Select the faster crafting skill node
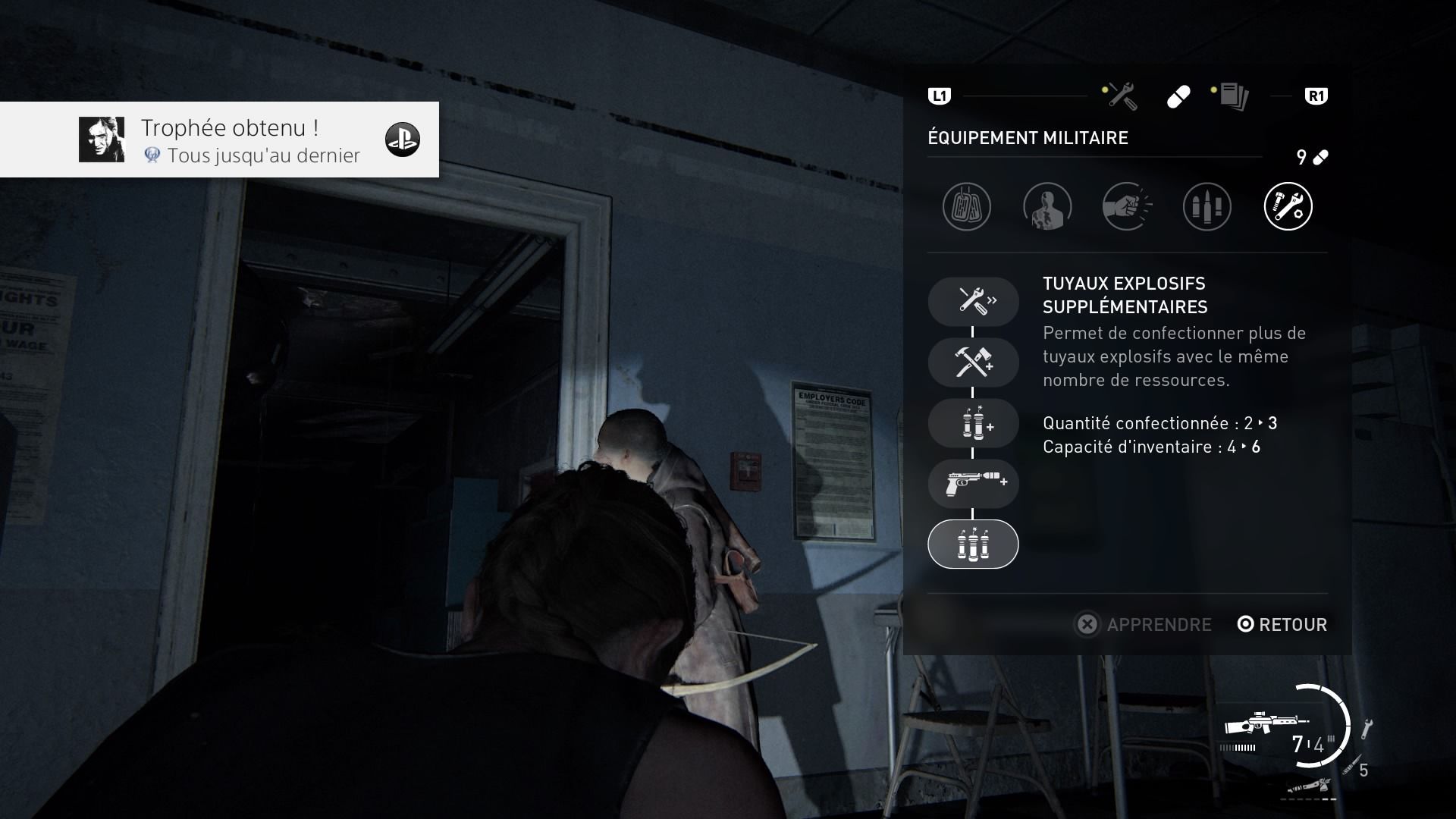This screenshot has height=819, width=1456. pos(973,301)
